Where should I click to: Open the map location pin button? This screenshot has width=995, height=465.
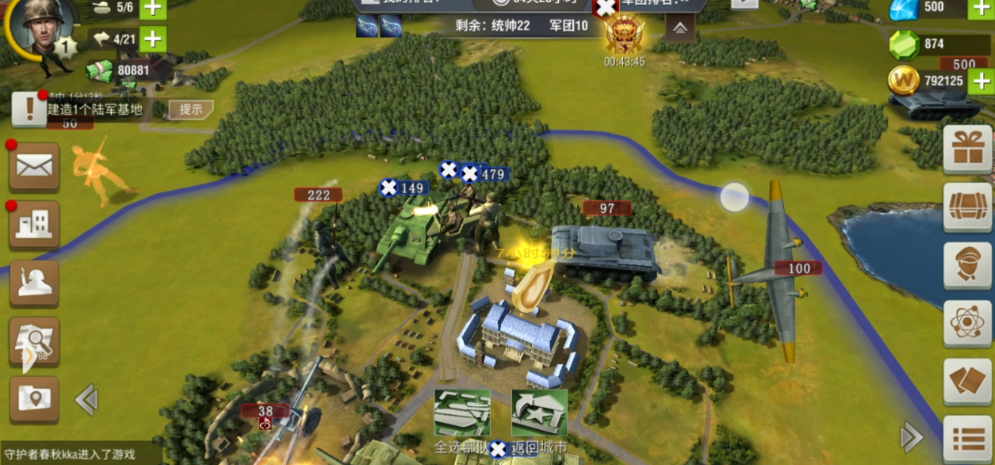[34, 399]
